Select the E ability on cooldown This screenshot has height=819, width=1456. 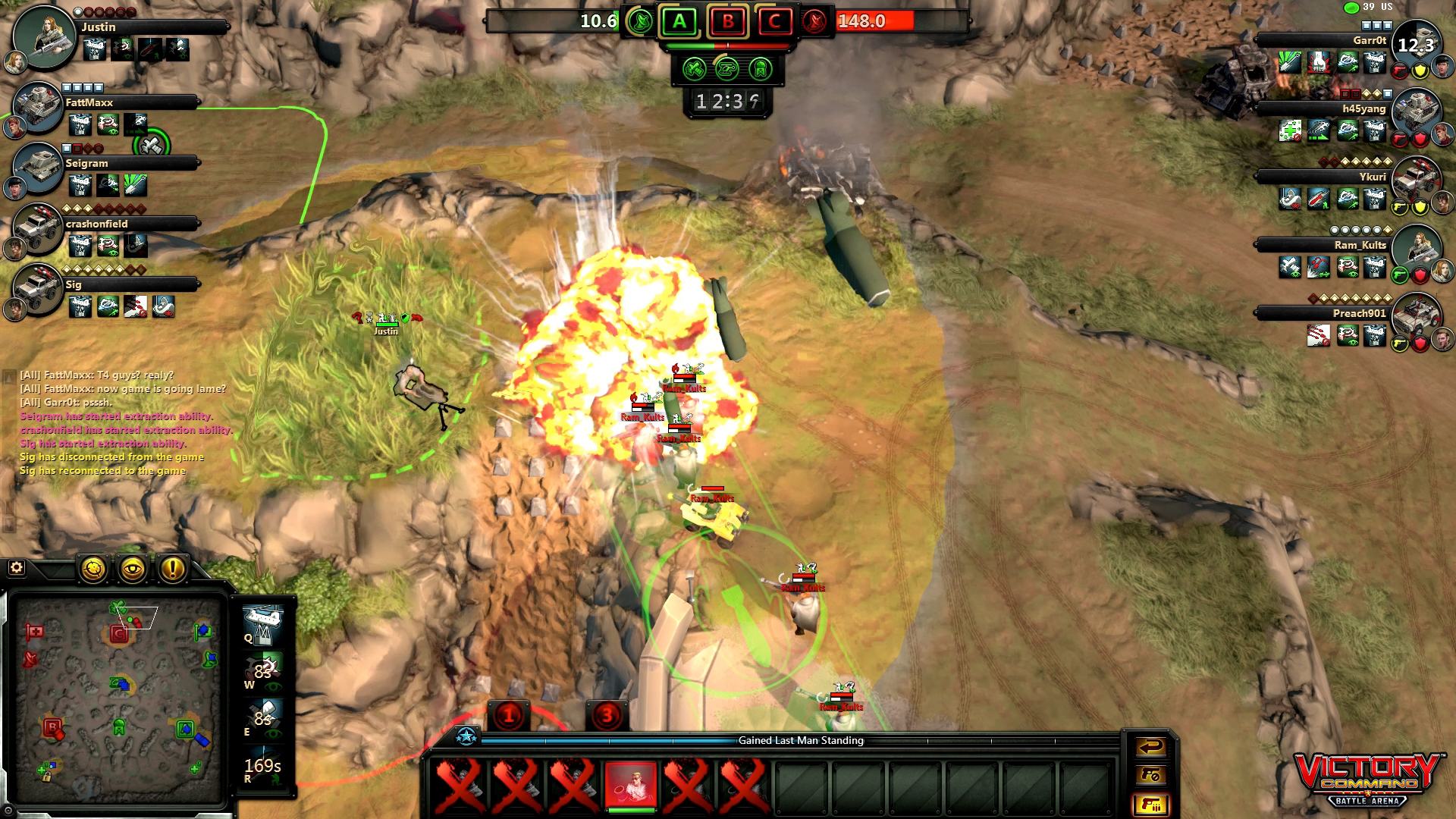pos(262,718)
